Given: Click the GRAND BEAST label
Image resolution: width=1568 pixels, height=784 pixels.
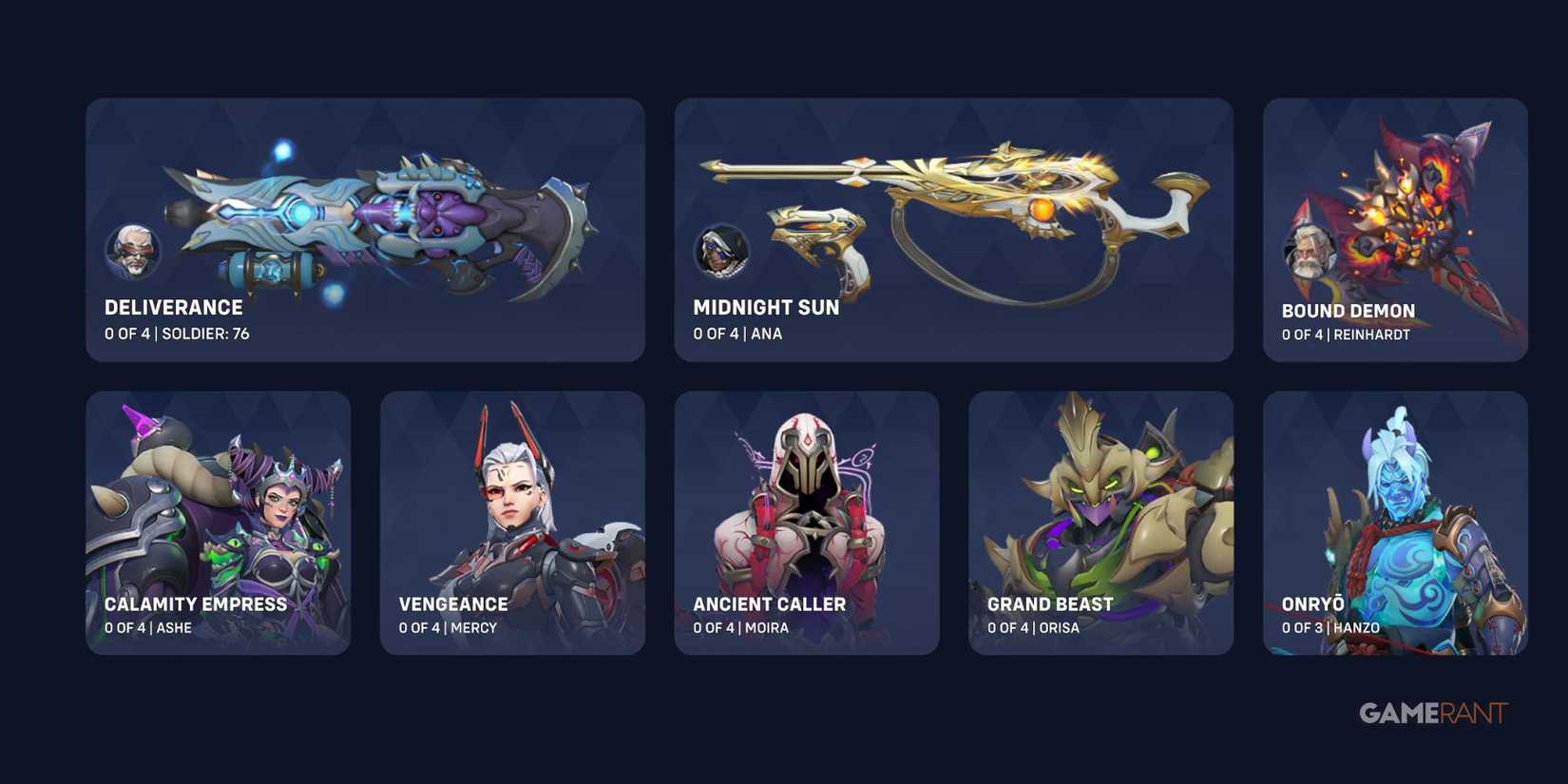Looking at the screenshot, I should [1049, 603].
